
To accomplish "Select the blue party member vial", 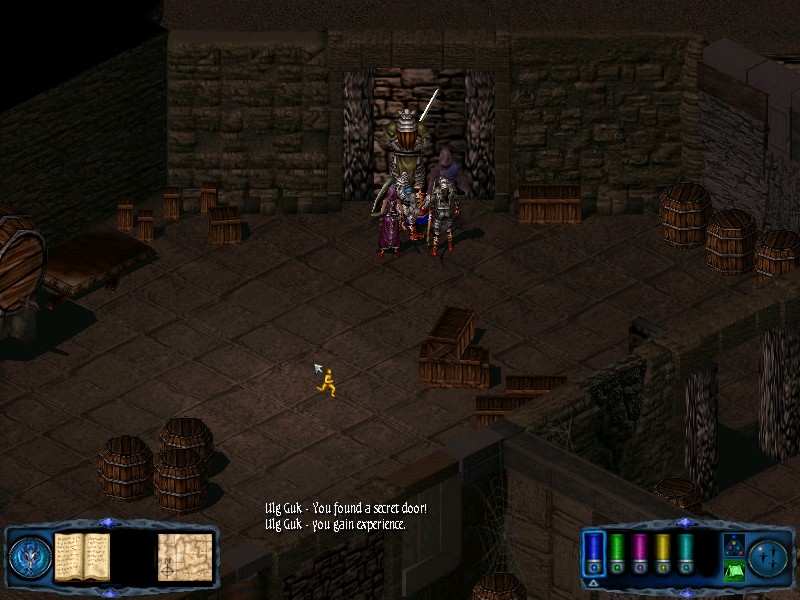I will pos(594,551).
